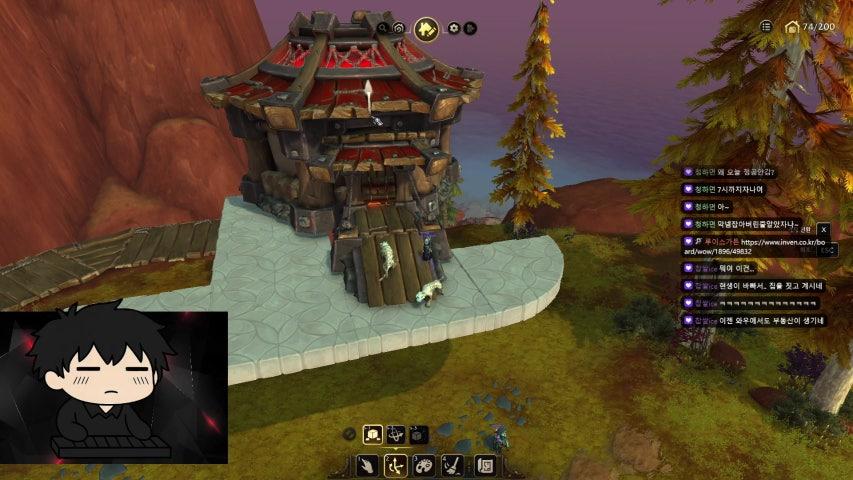
Task: Click the small round button left of sub-modes
Action: (x=348, y=434)
